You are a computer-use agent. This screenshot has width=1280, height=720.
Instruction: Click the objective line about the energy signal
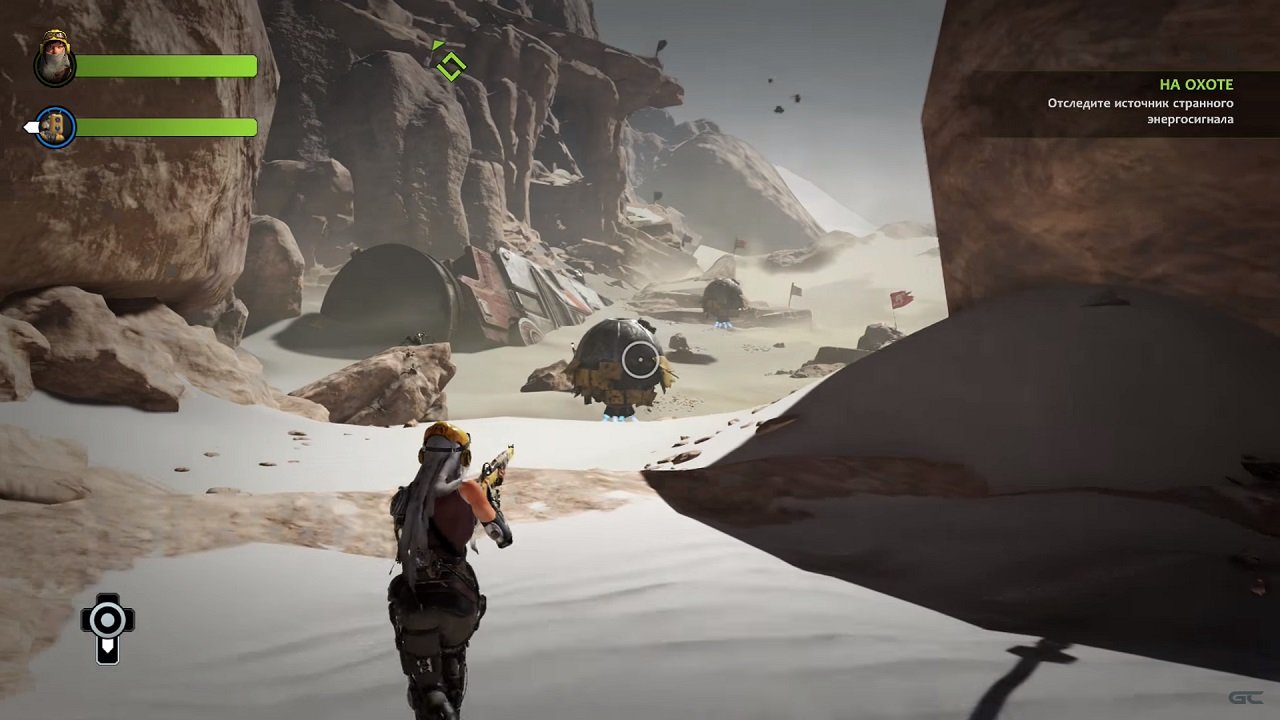tap(1150, 110)
